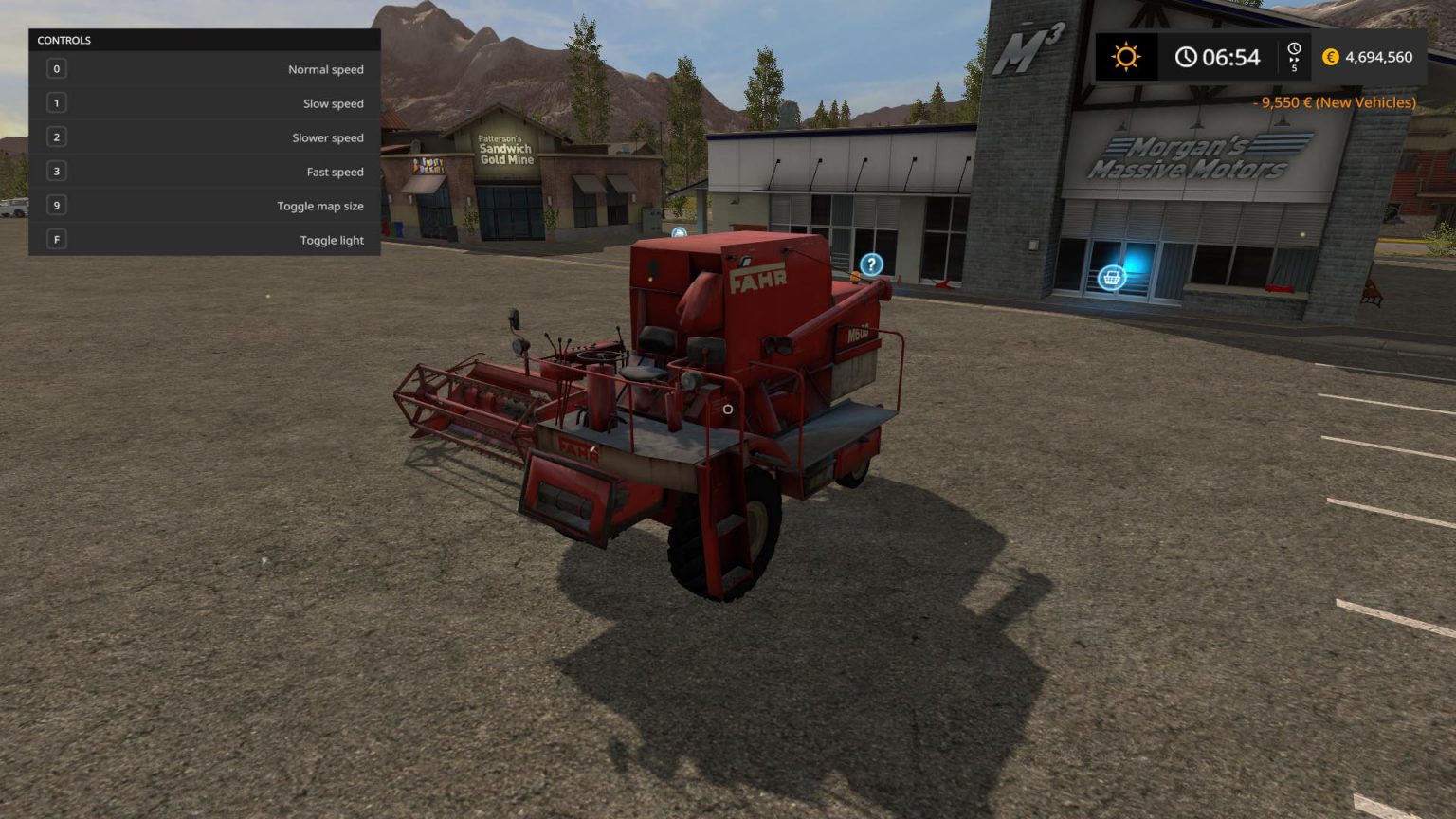Open the question mark help icon above the combine

[871, 264]
